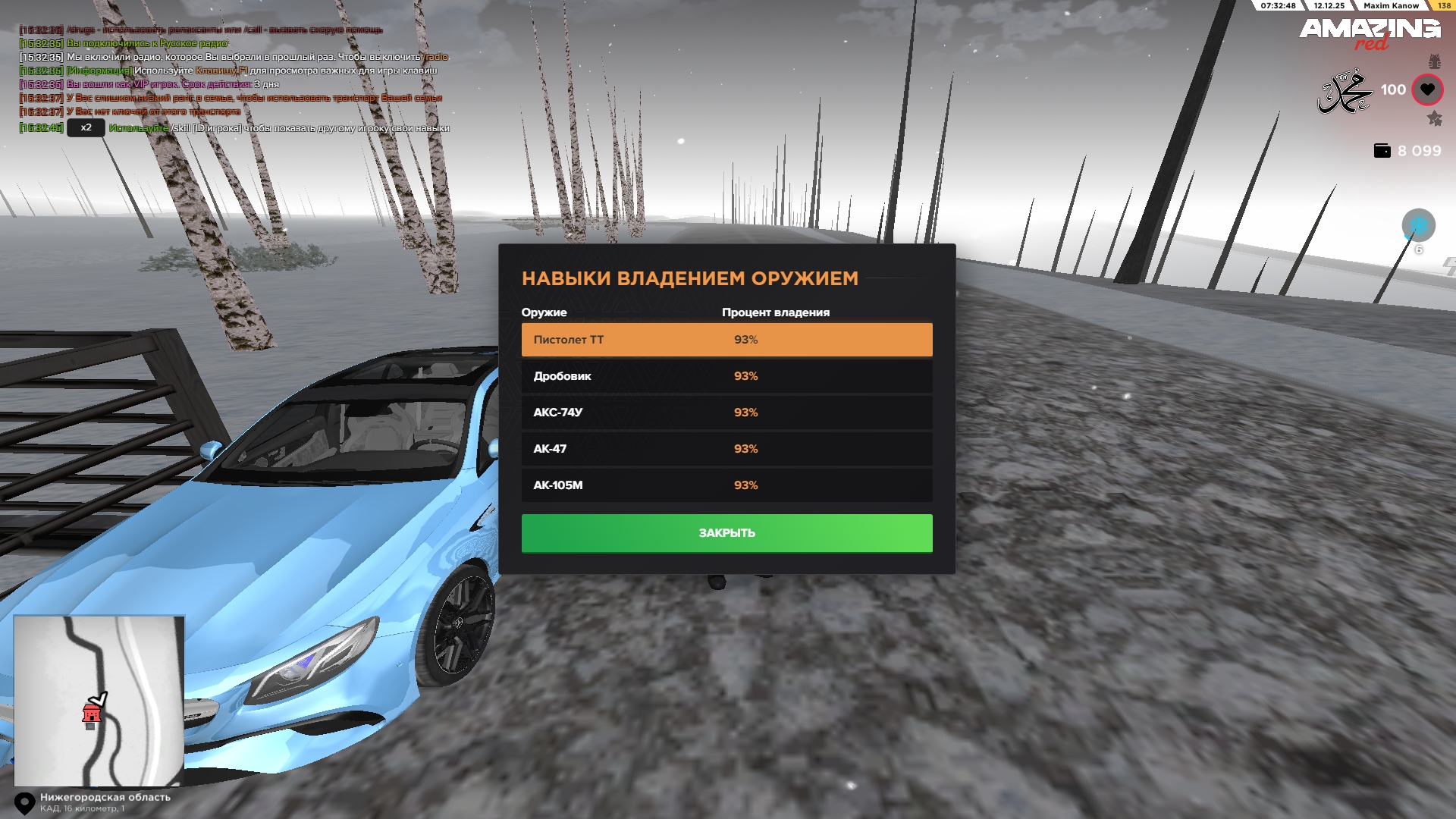The image size is (1456, 819).
Task: Pick the АК-47 row
Action: 726,449
